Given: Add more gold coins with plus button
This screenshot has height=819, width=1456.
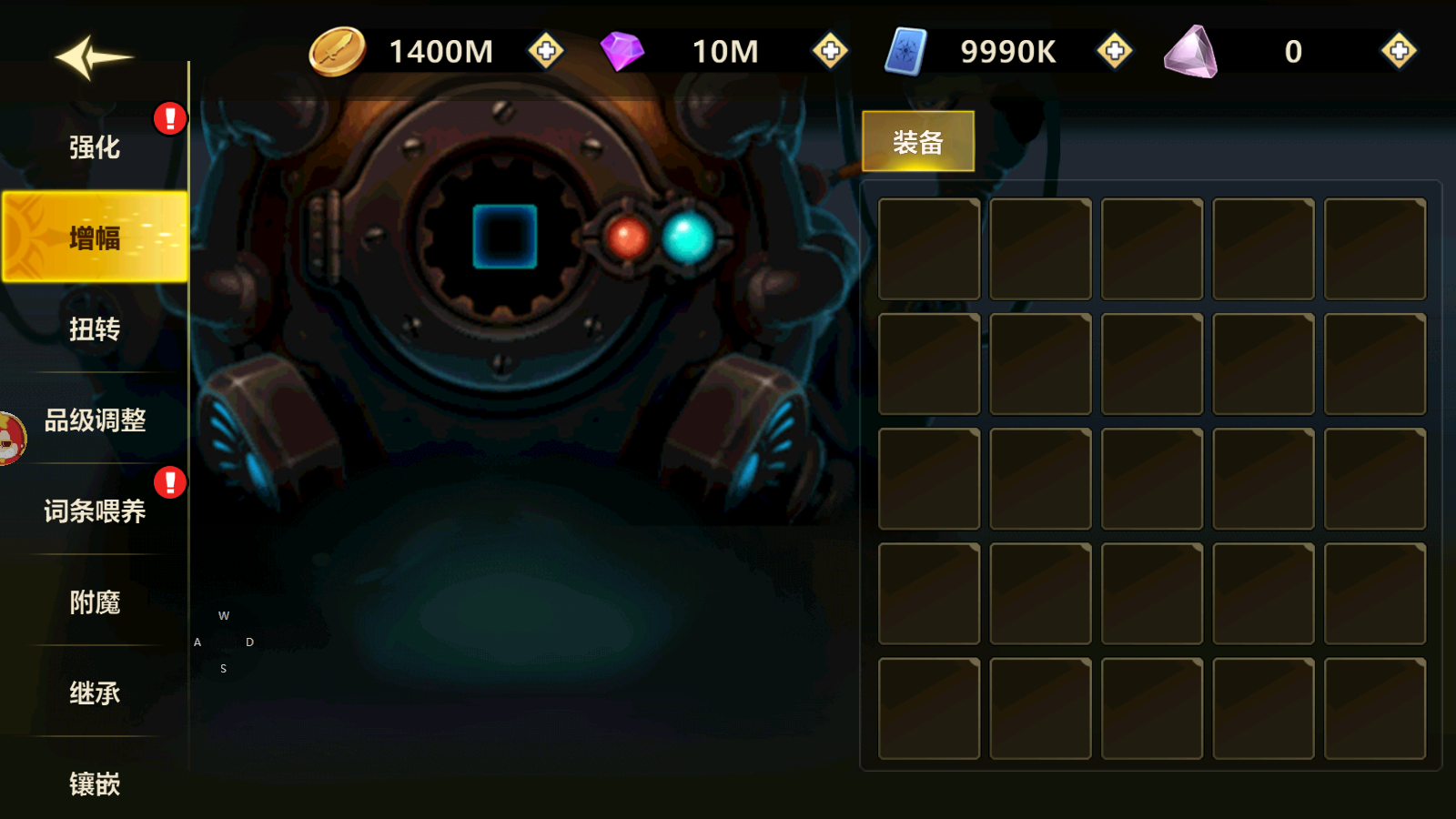Looking at the screenshot, I should tap(546, 51).
